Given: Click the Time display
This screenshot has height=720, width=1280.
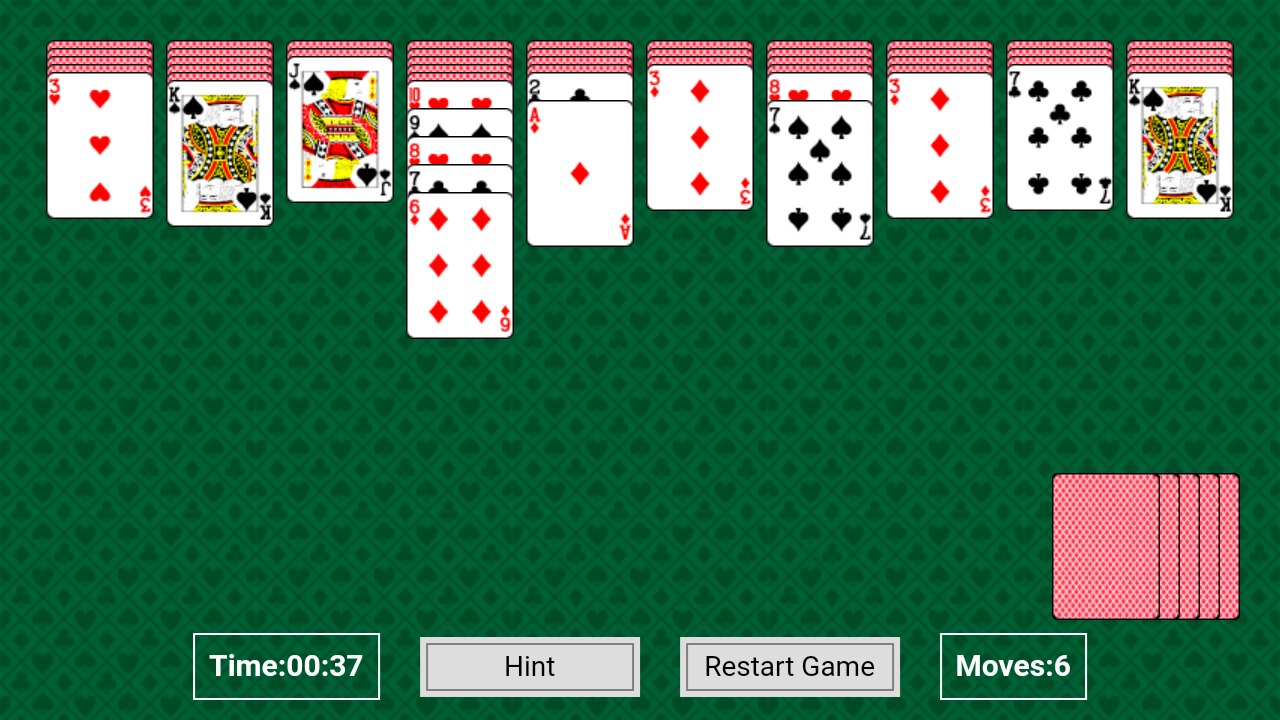Looking at the screenshot, I should tap(286, 666).
